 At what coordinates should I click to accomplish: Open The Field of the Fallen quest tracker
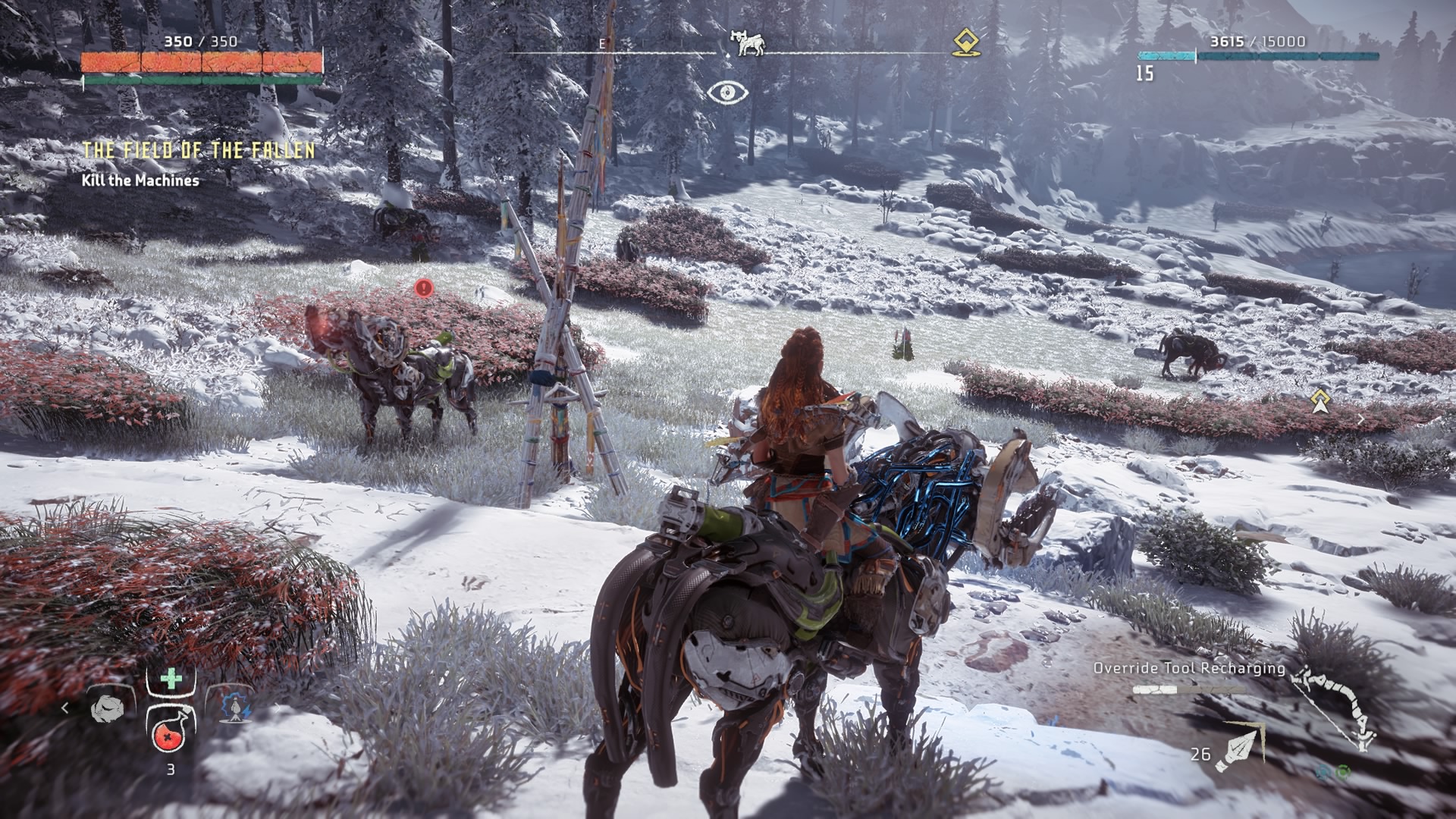click(x=199, y=150)
